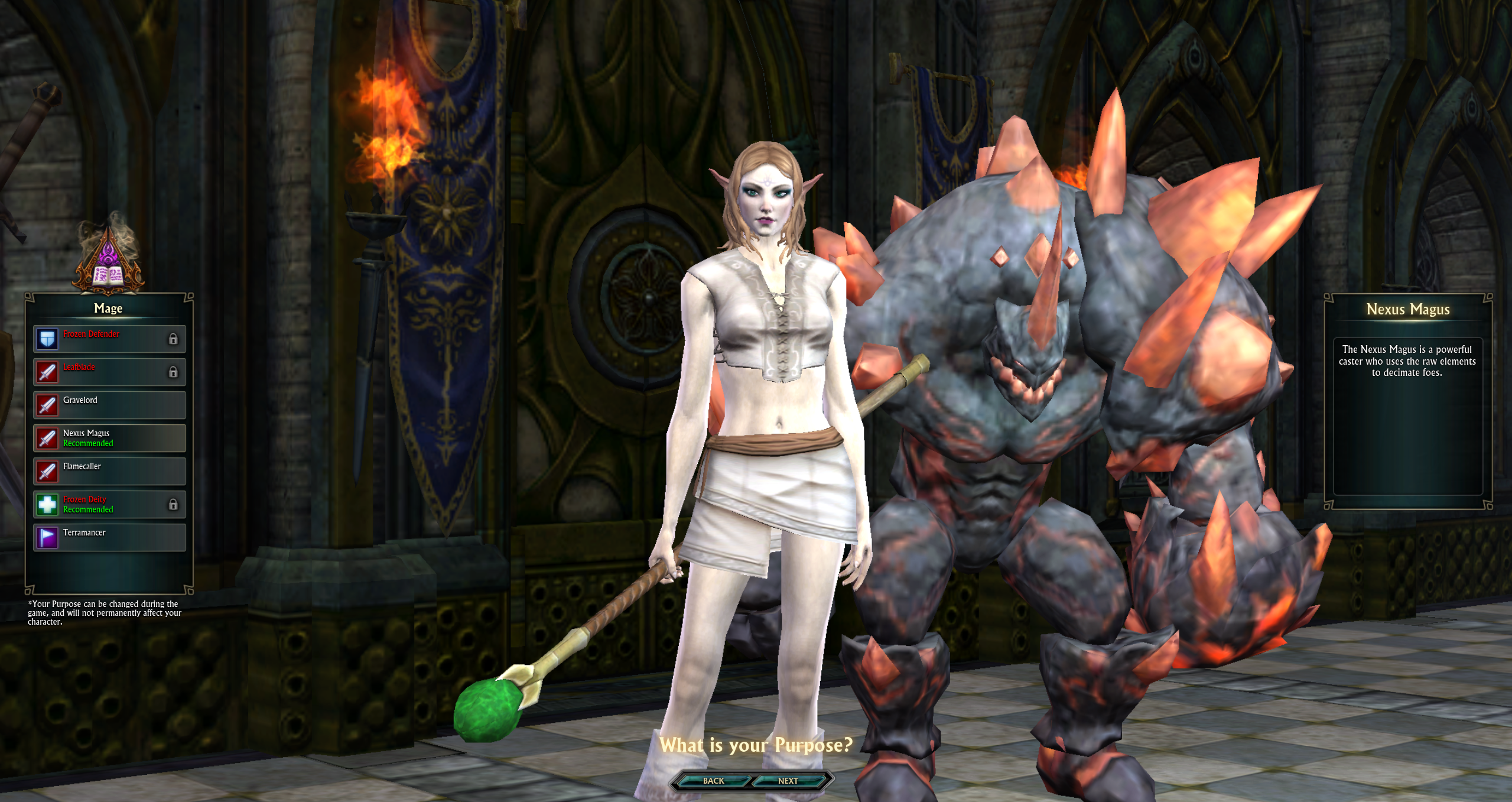
Task: Choose the Flamecaller purpose
Action: [109, 471]
